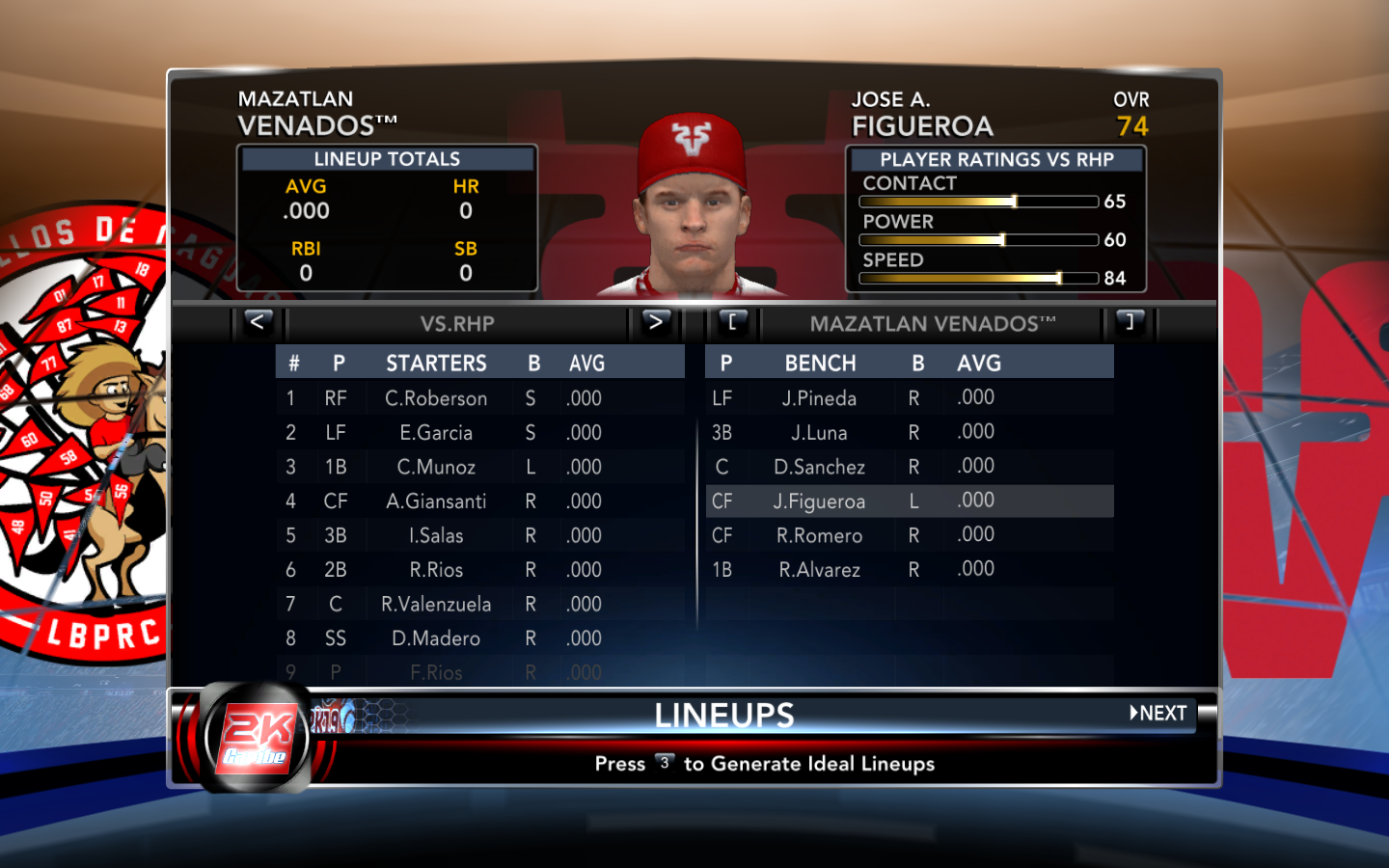Switch lineup with the right arrow
The height and width of the screenshot is (868, 1389).
point(655,322)
